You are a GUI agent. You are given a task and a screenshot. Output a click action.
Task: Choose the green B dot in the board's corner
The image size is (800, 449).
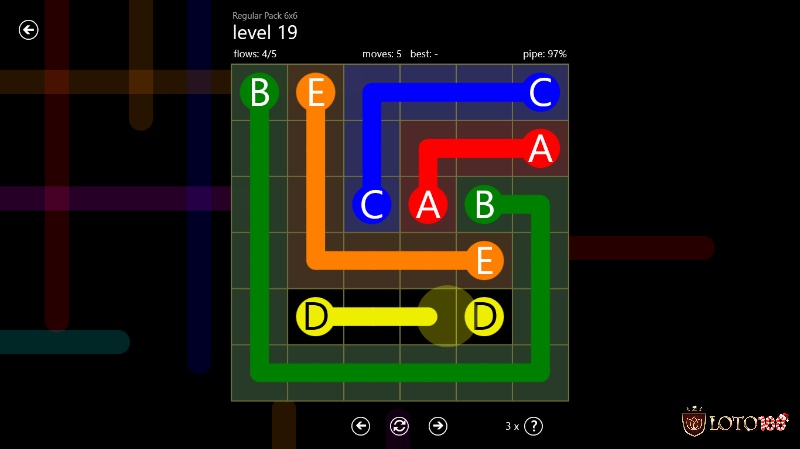click(259, 93)
